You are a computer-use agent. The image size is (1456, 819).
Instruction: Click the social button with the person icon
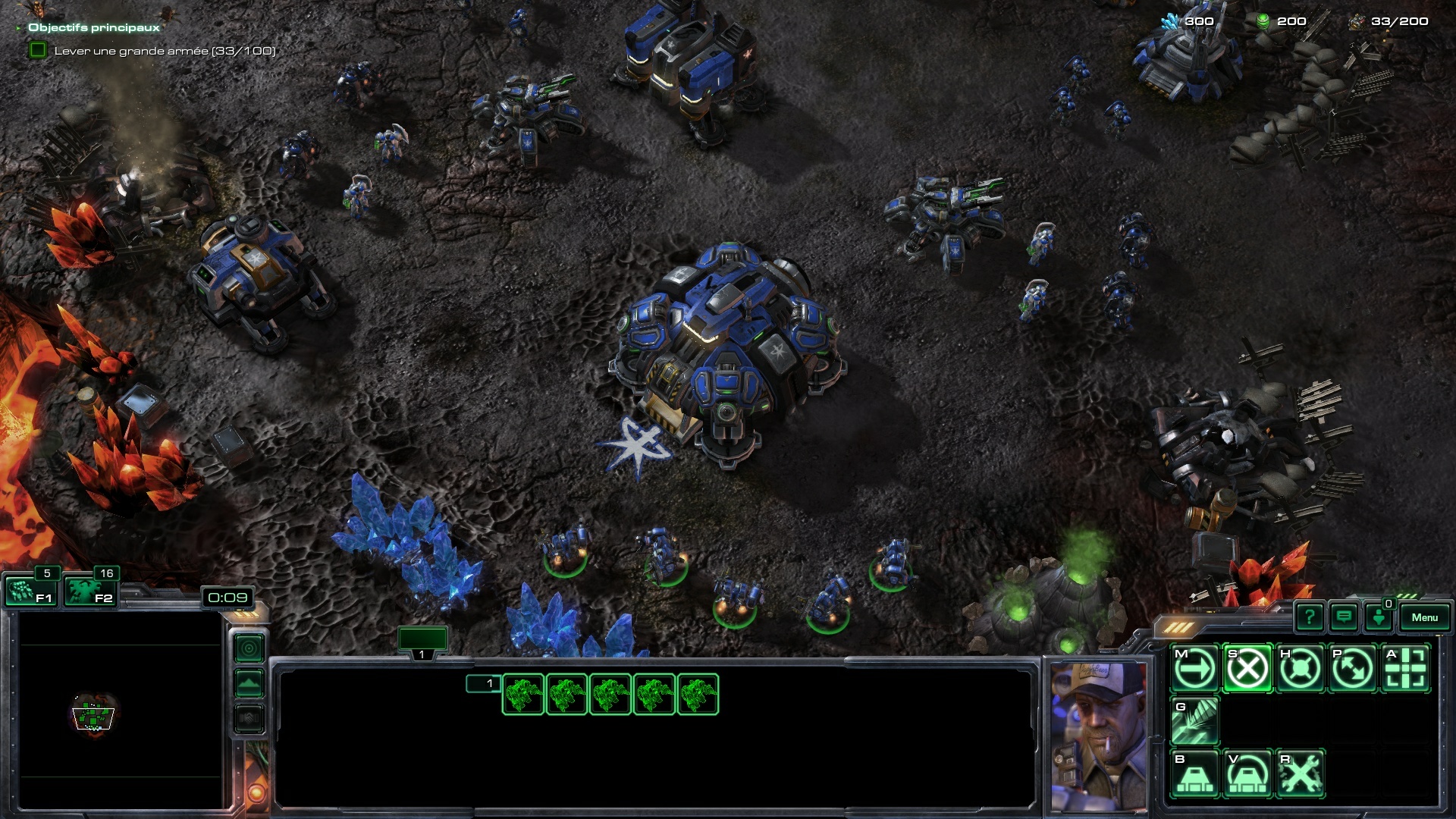1379,617
